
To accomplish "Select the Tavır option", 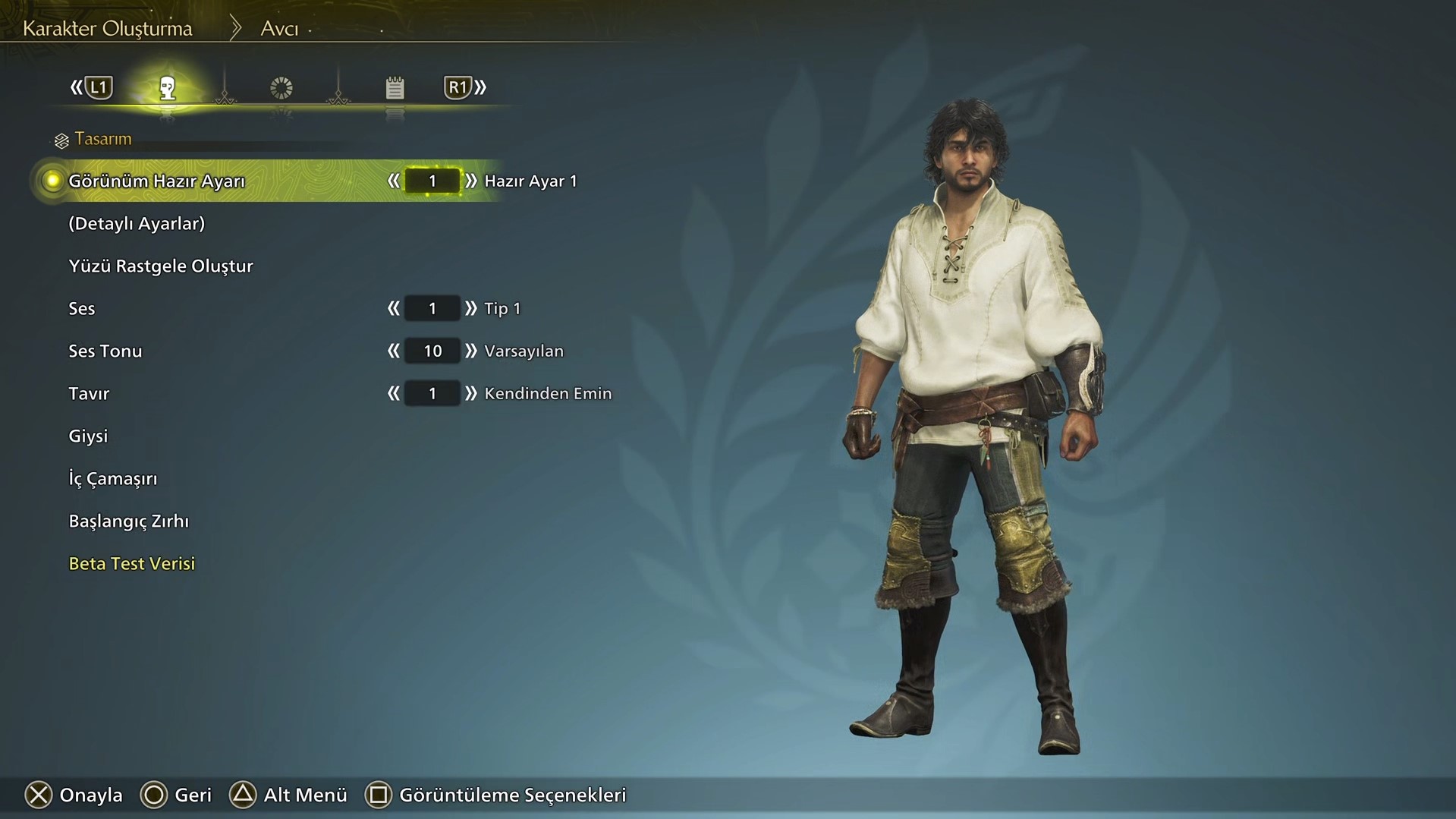I will (x=89, y=394).
